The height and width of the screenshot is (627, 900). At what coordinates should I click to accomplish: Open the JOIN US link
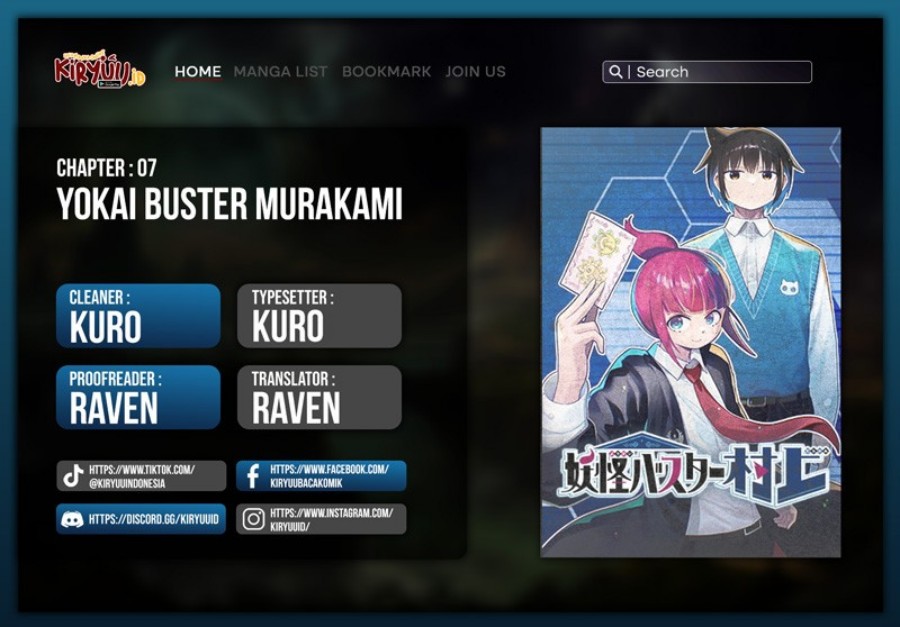coord(475,72)
